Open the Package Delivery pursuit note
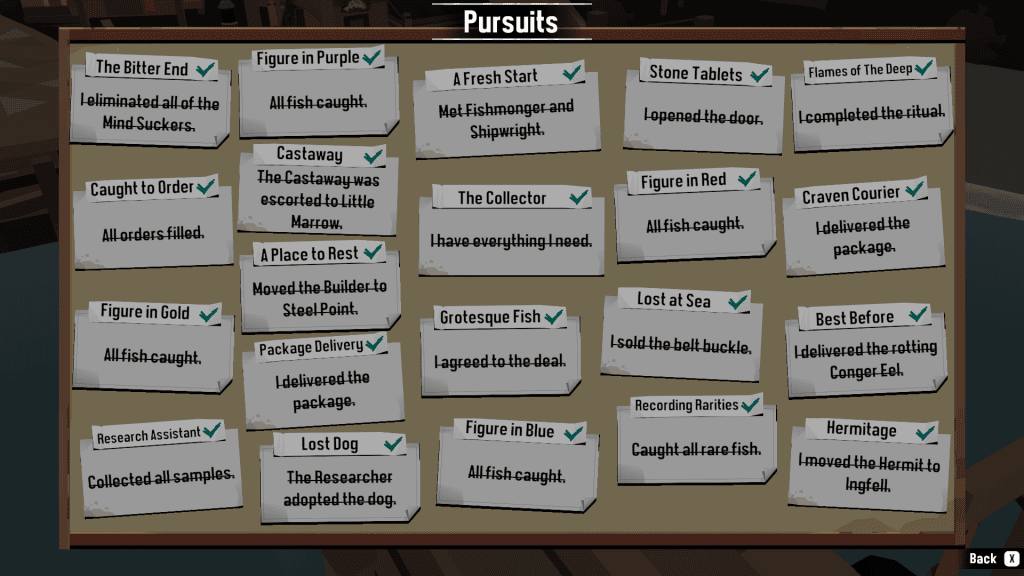1024x576 pixels. tap(322, 380)
